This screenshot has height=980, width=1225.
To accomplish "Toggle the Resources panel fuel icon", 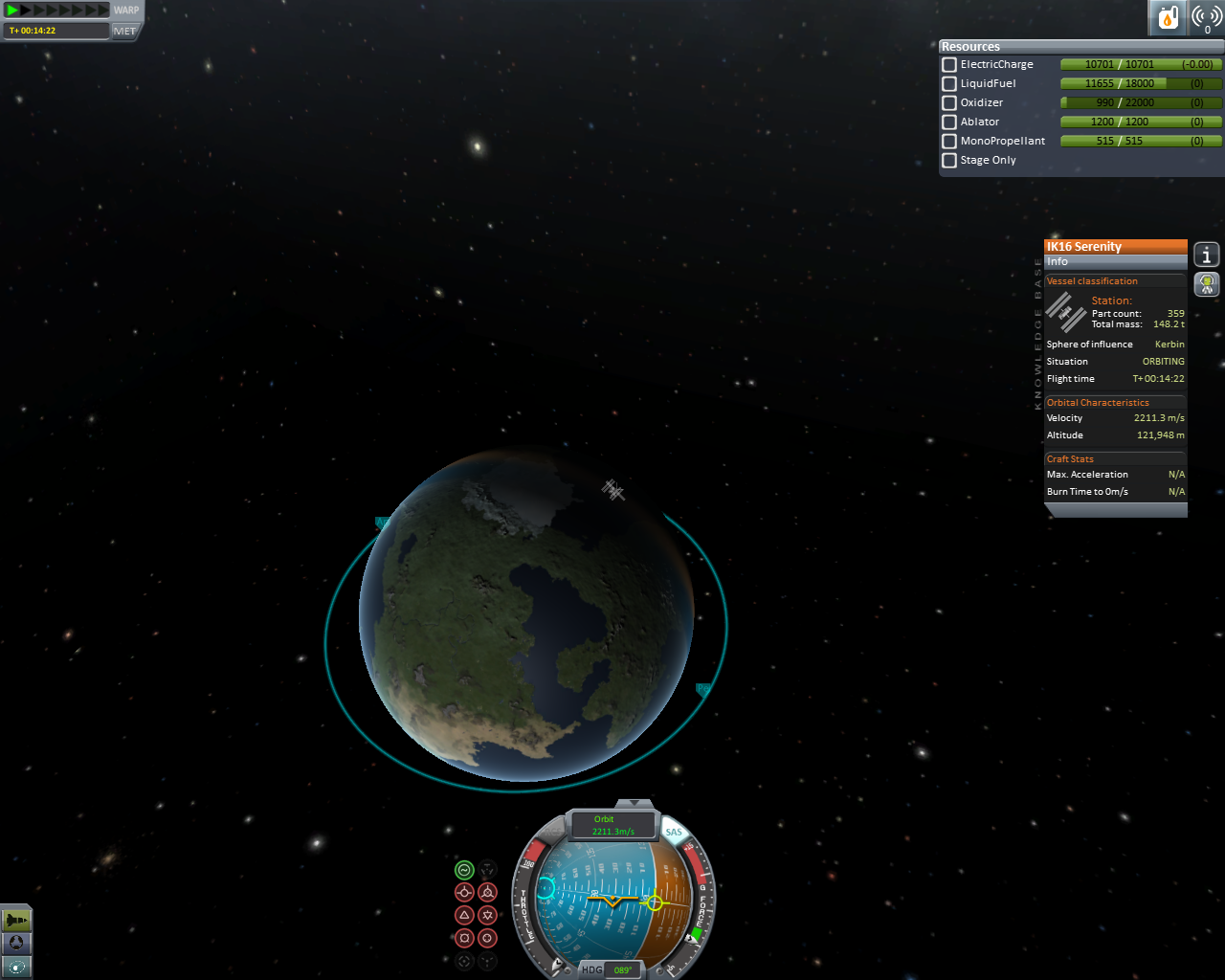I will pos(1168,17).
